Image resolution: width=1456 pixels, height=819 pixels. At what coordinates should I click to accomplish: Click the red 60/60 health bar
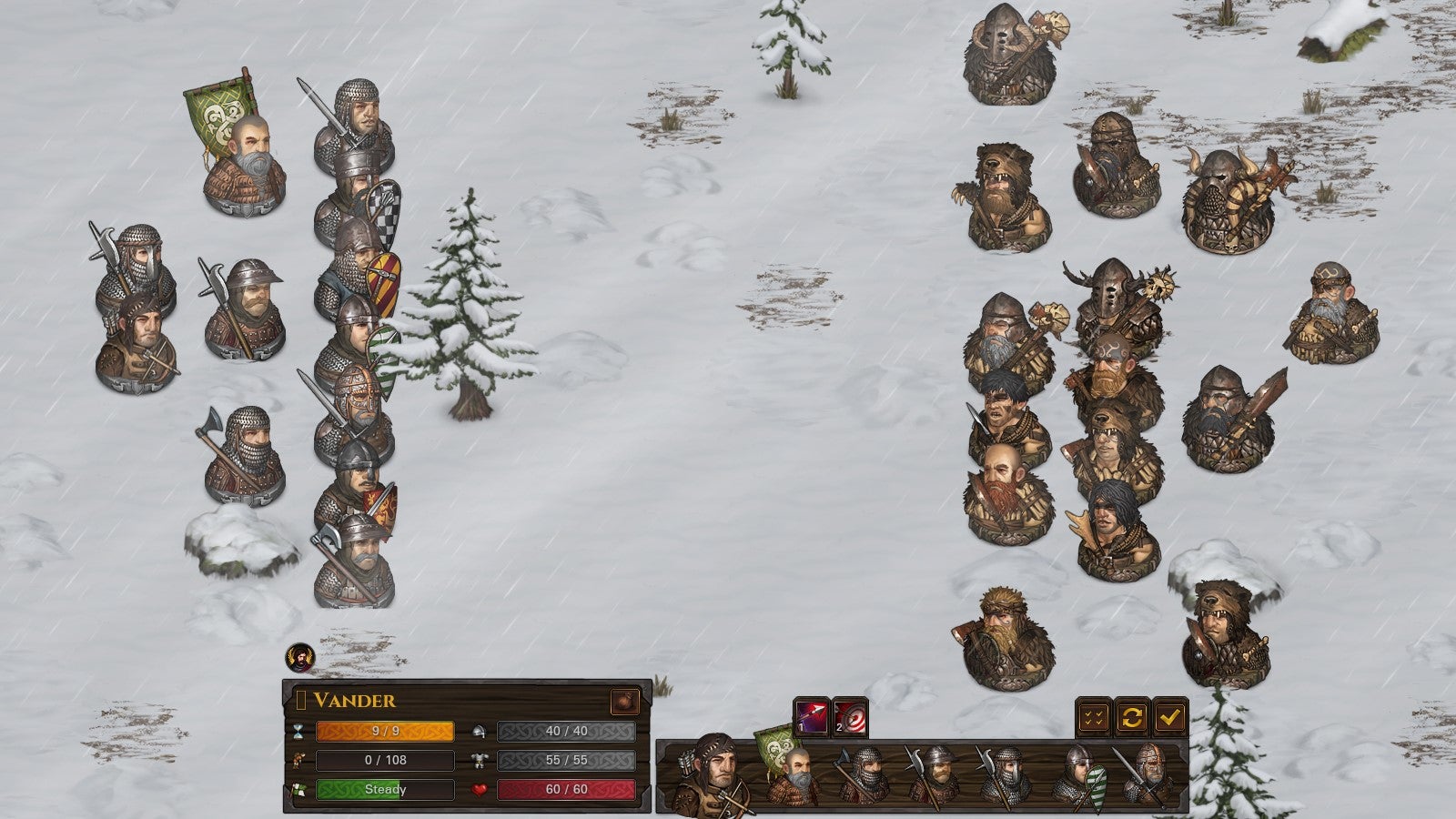point(567,789)
